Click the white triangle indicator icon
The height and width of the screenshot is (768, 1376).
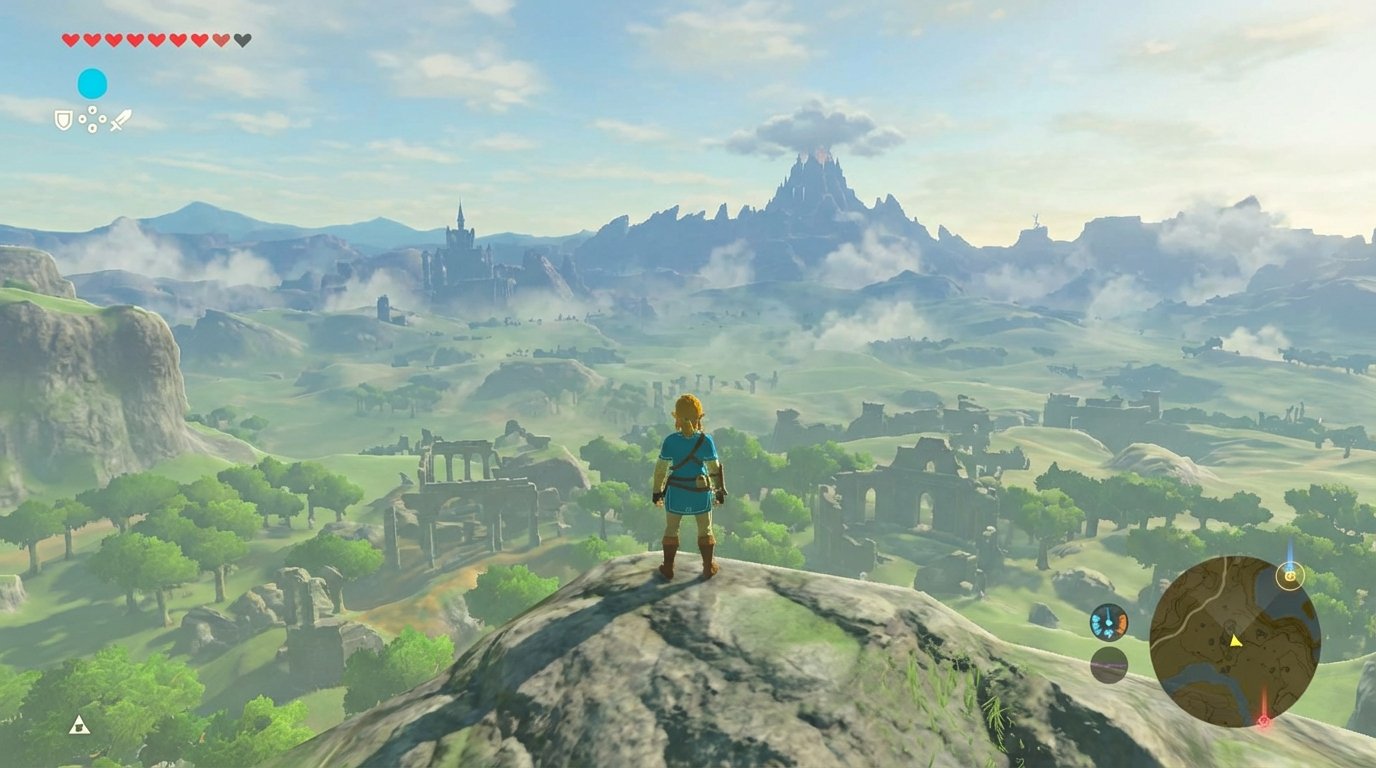pos(79,724)
